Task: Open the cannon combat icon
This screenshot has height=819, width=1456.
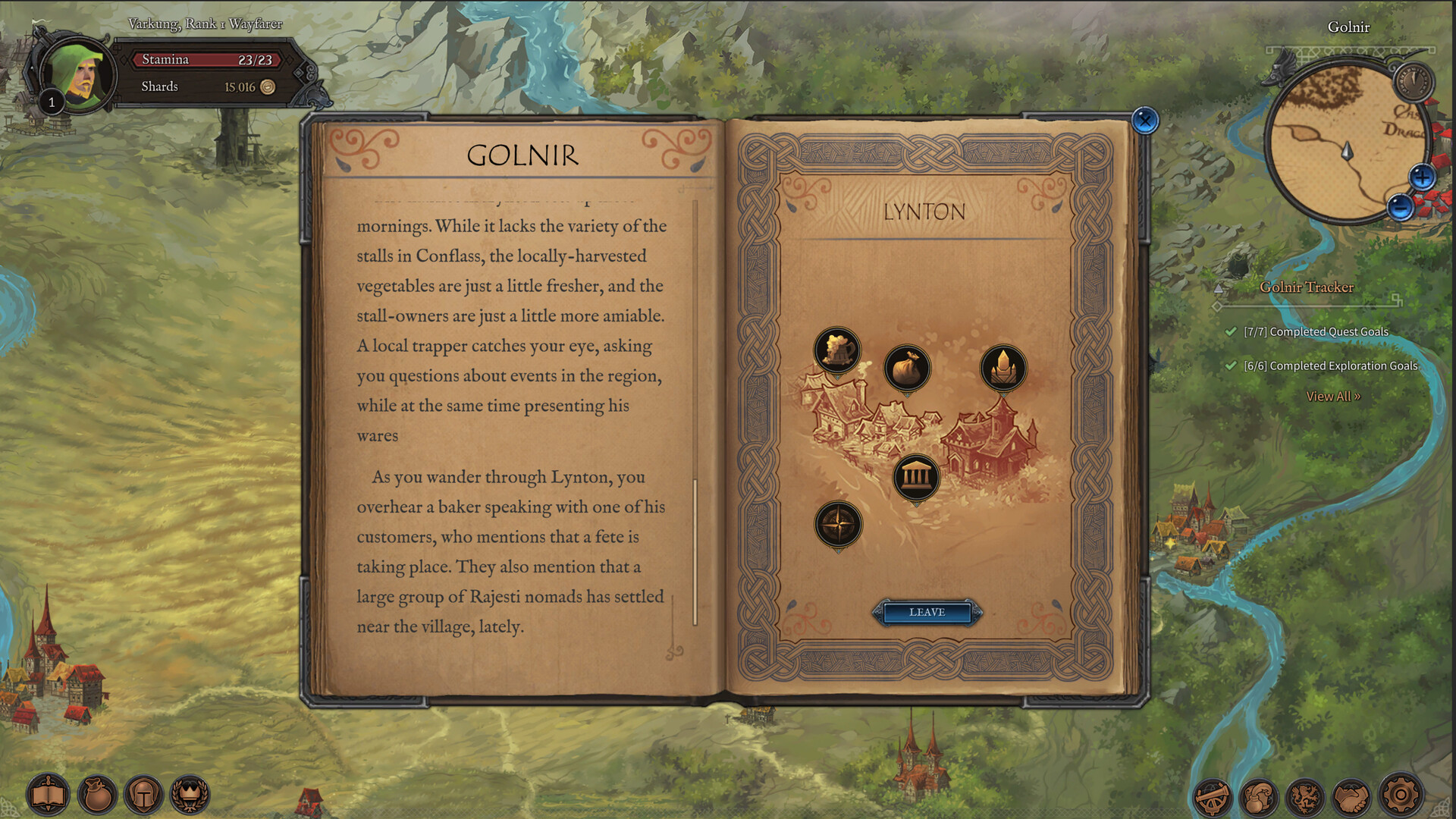Action: pyautogui.click(x=1212, y=797)
